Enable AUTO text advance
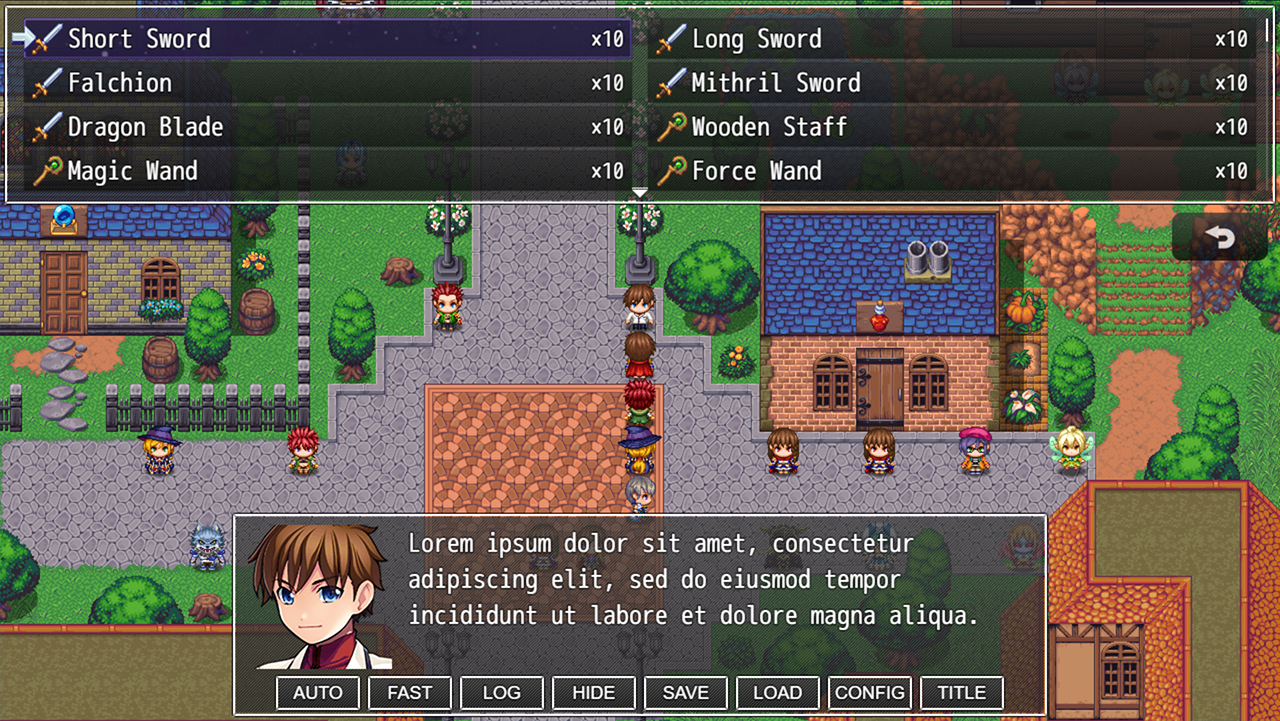The image size is (1280, 721). 318,692
